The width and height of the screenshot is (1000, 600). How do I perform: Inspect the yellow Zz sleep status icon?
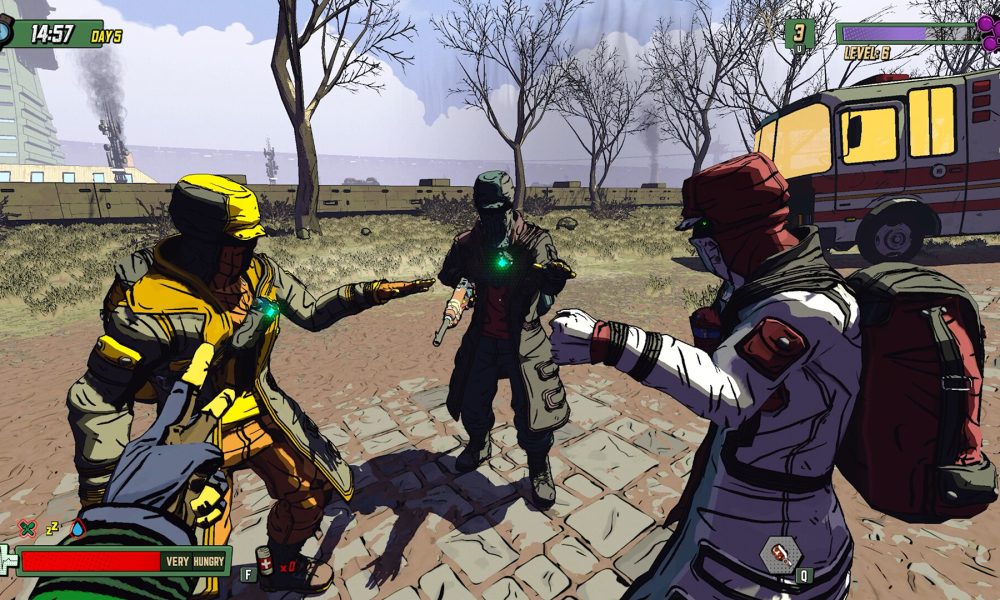click(52, 528)
